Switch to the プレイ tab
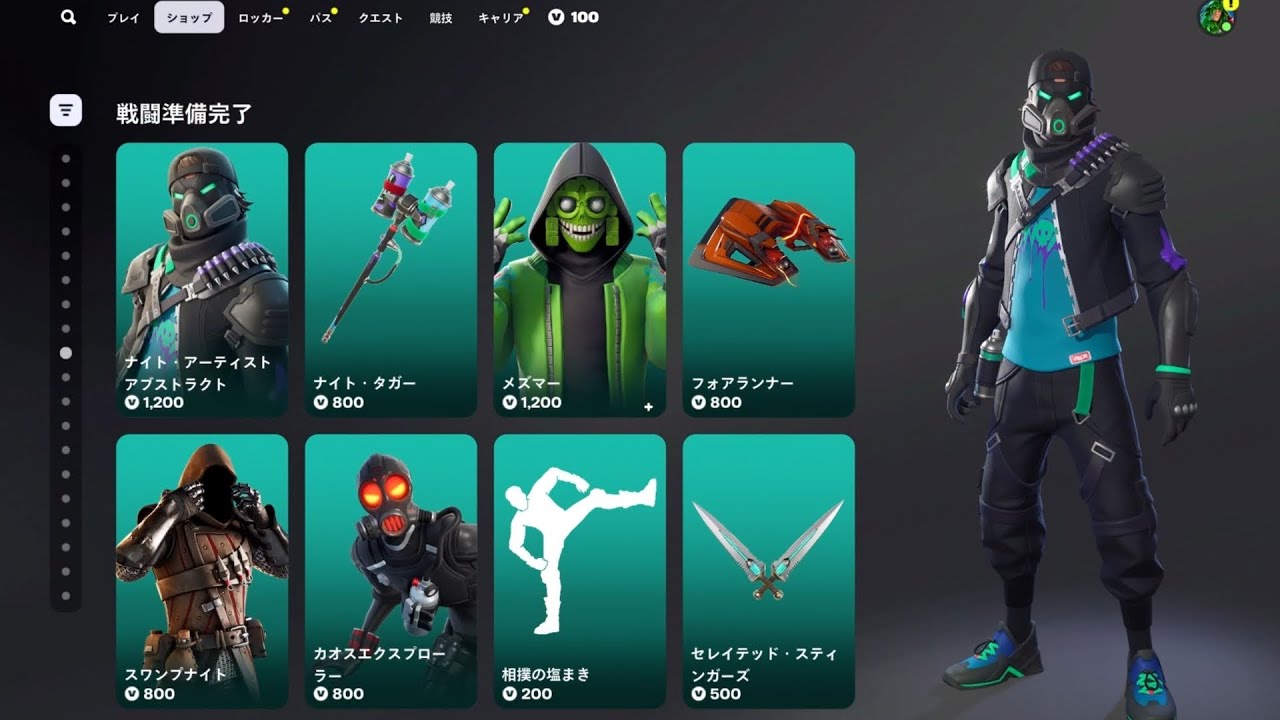 coord(124,17)
